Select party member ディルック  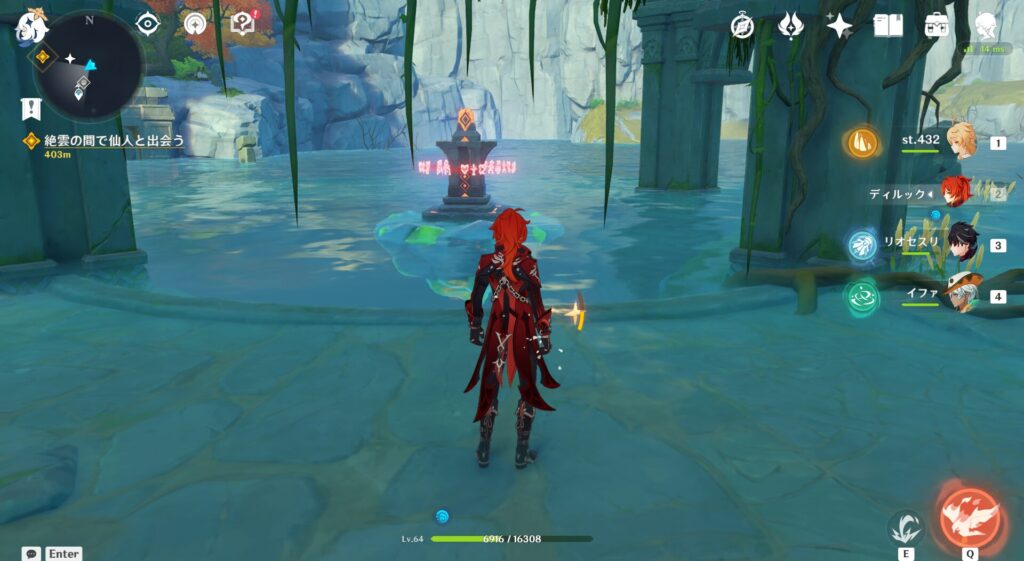(x=957, y=193)
